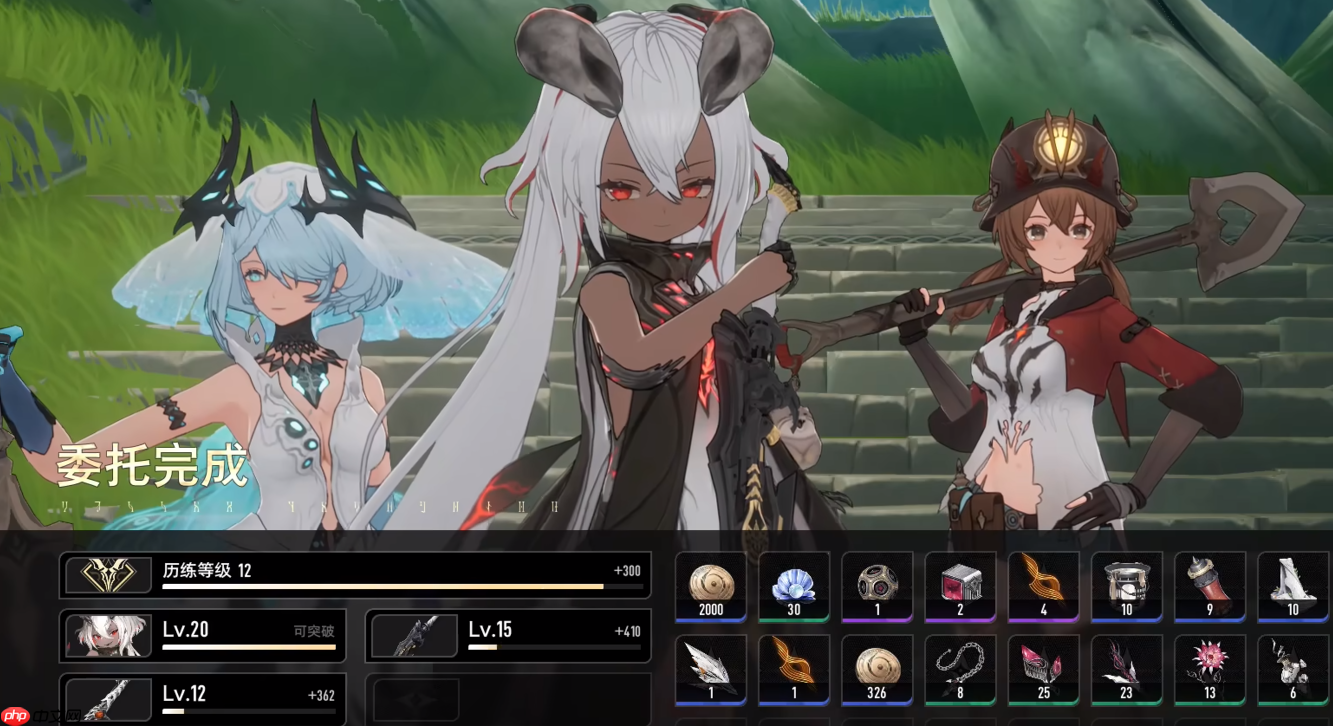The height and width of the screenshot is (726, 1333).
Task: View the white pillar fragment reward
Action: (x=1292, y=586)
